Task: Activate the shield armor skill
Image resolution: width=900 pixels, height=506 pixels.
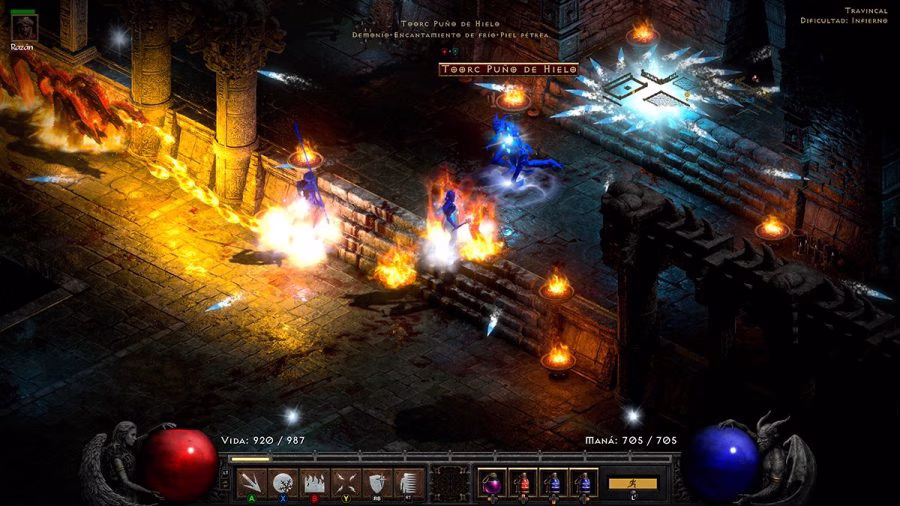Action: coord(377,482)
